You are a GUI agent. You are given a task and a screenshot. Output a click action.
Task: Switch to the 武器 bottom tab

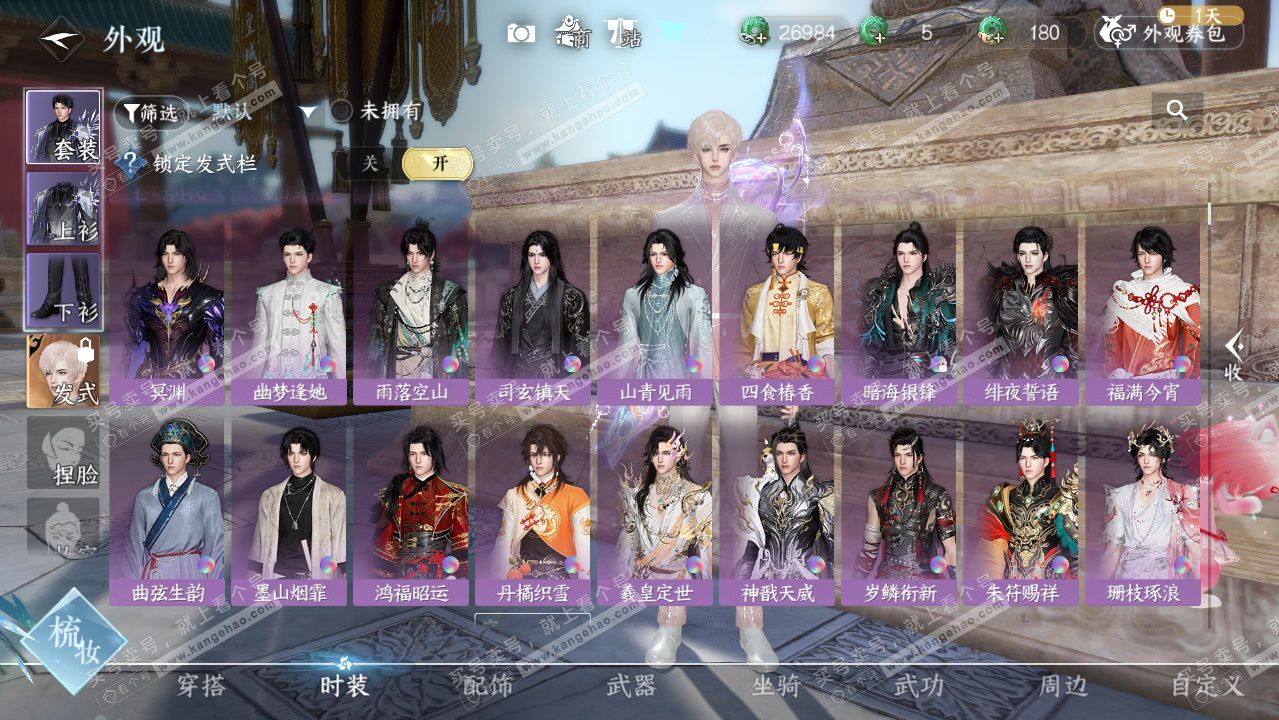(631, 686)
